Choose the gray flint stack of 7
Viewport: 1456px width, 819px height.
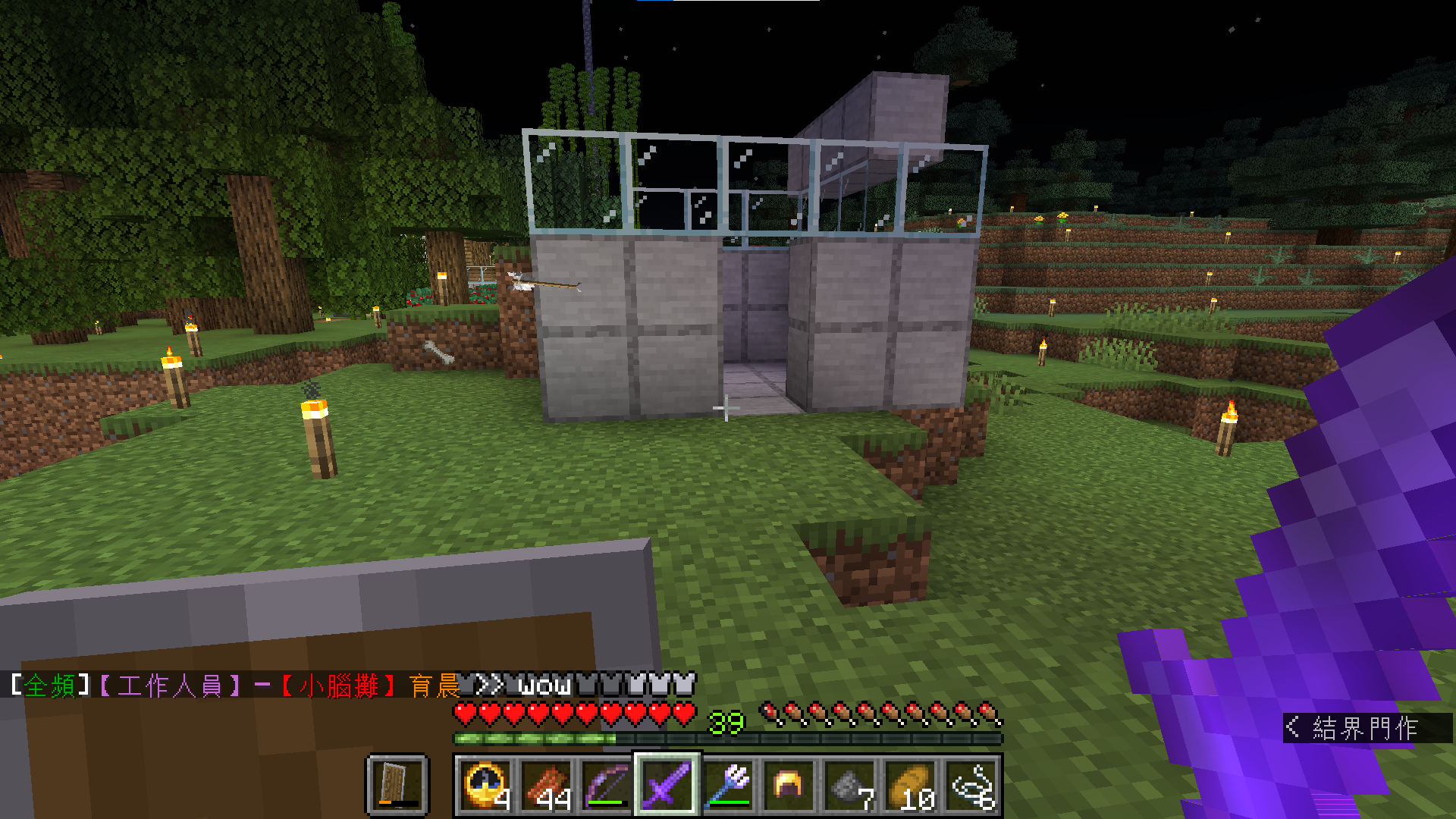849,786
